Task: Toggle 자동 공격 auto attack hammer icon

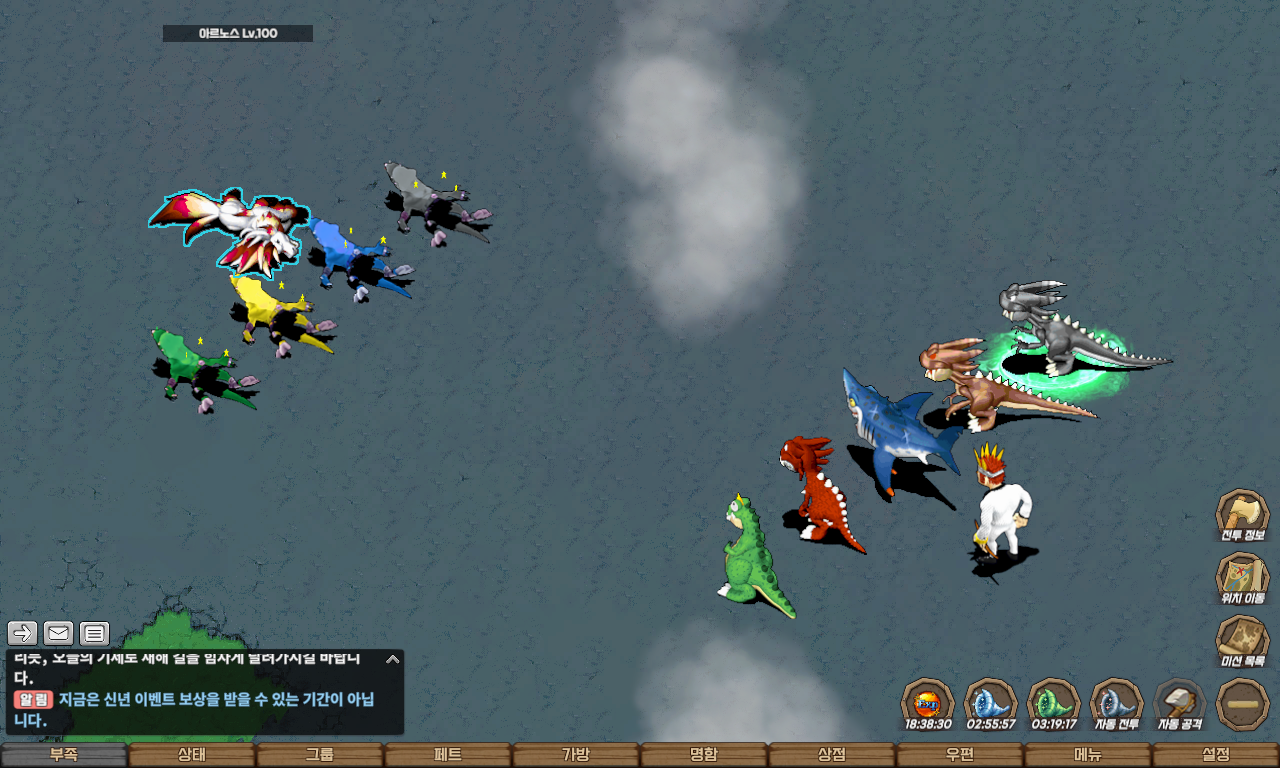Action: click(1180, 703)
